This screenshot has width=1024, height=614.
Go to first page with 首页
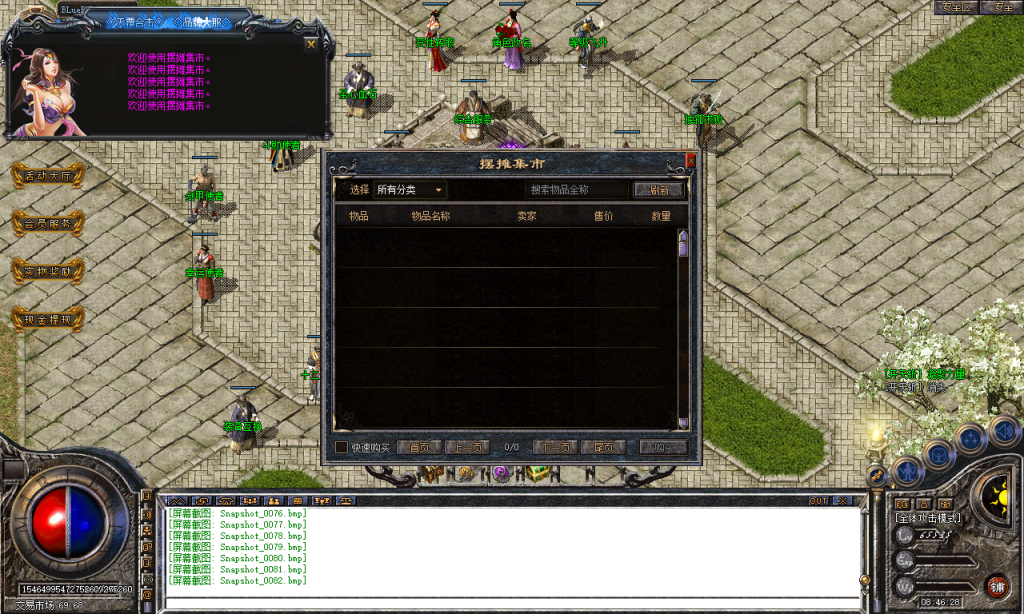click(419, 447)
